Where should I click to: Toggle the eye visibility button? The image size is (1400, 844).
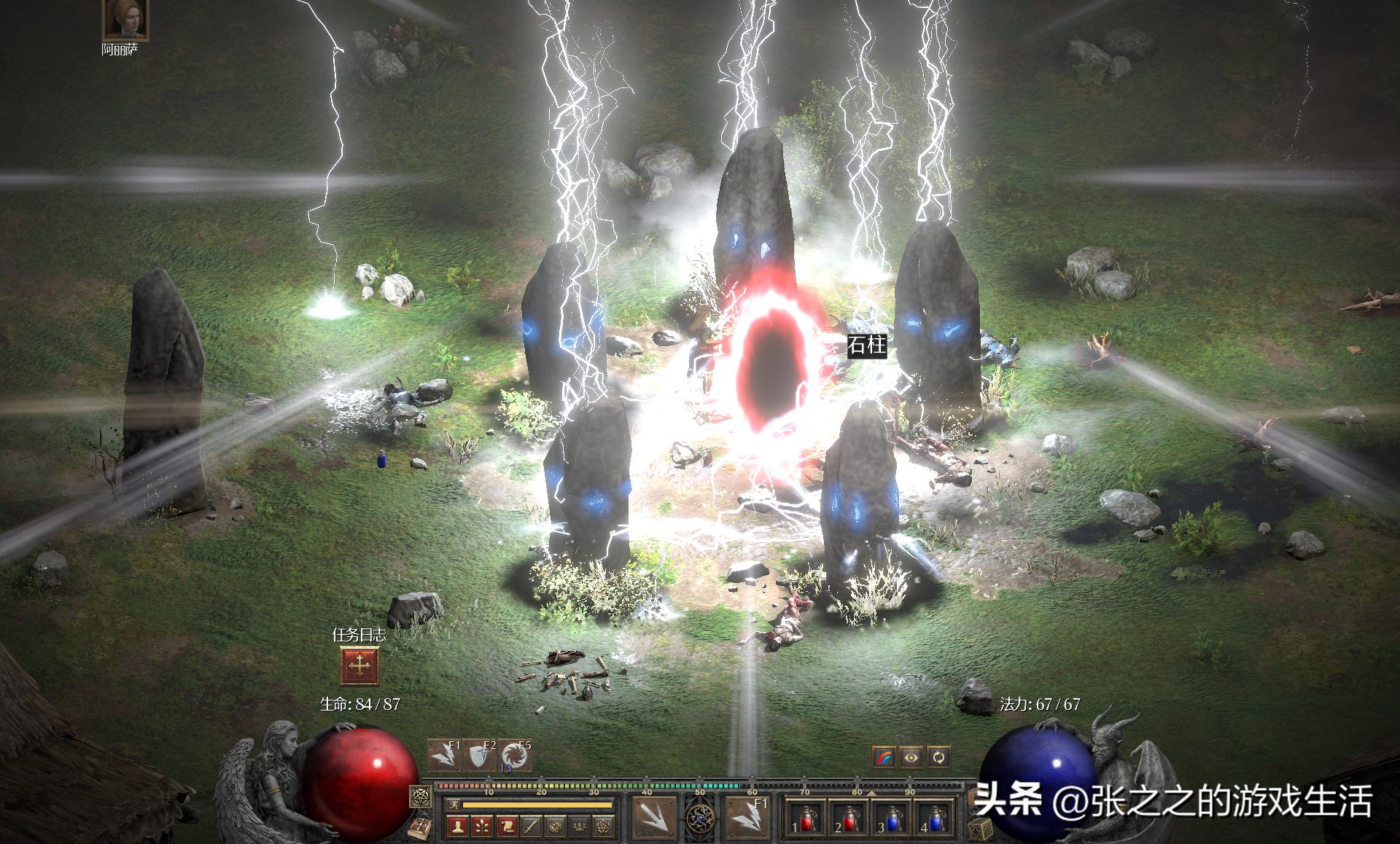[x=911, y=757]
